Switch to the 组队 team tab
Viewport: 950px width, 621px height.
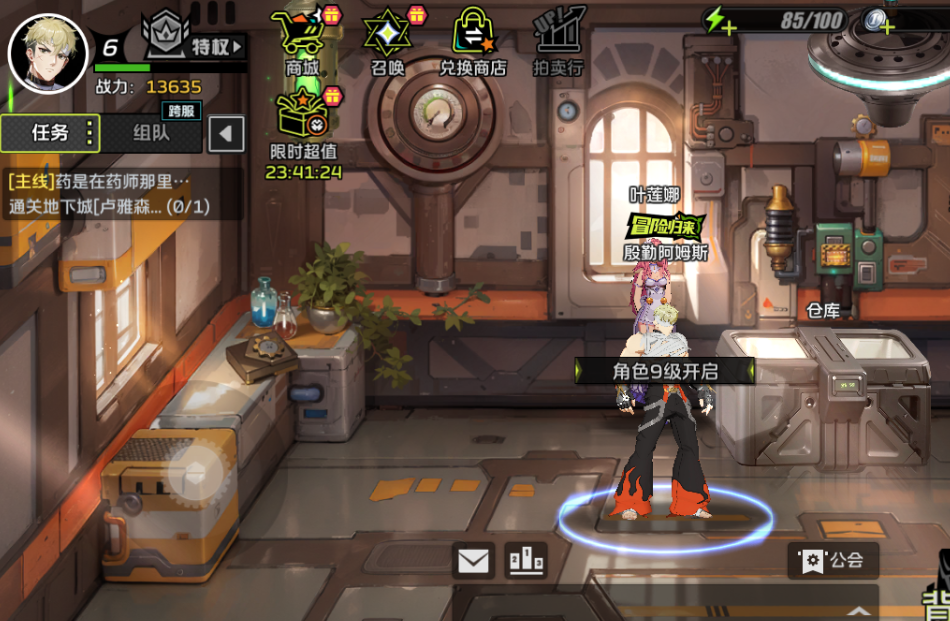tap(151, 133)
